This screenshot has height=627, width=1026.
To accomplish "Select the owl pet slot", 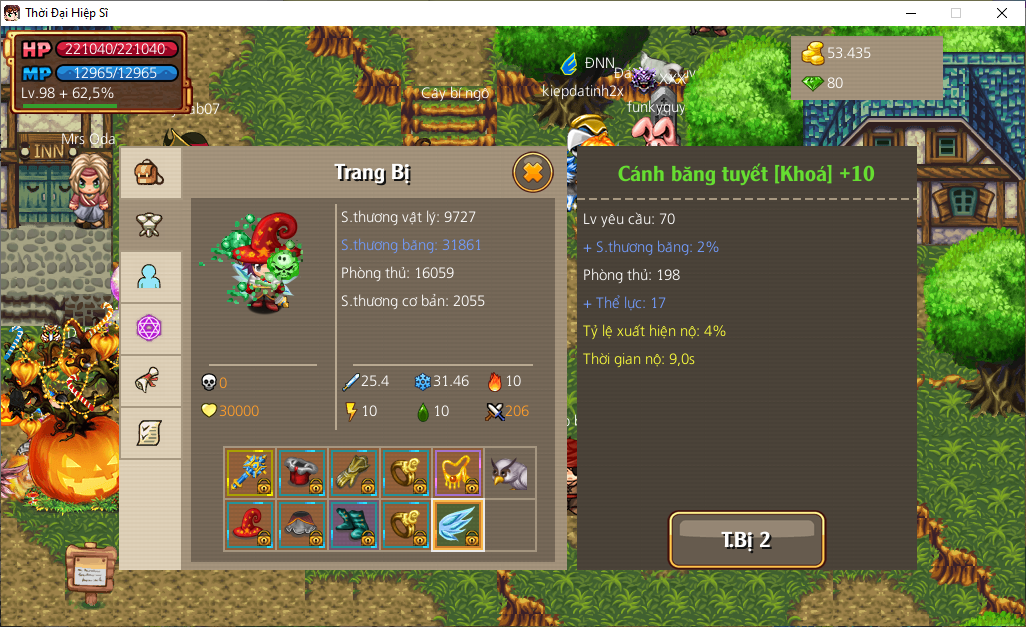I will (510, 473).
